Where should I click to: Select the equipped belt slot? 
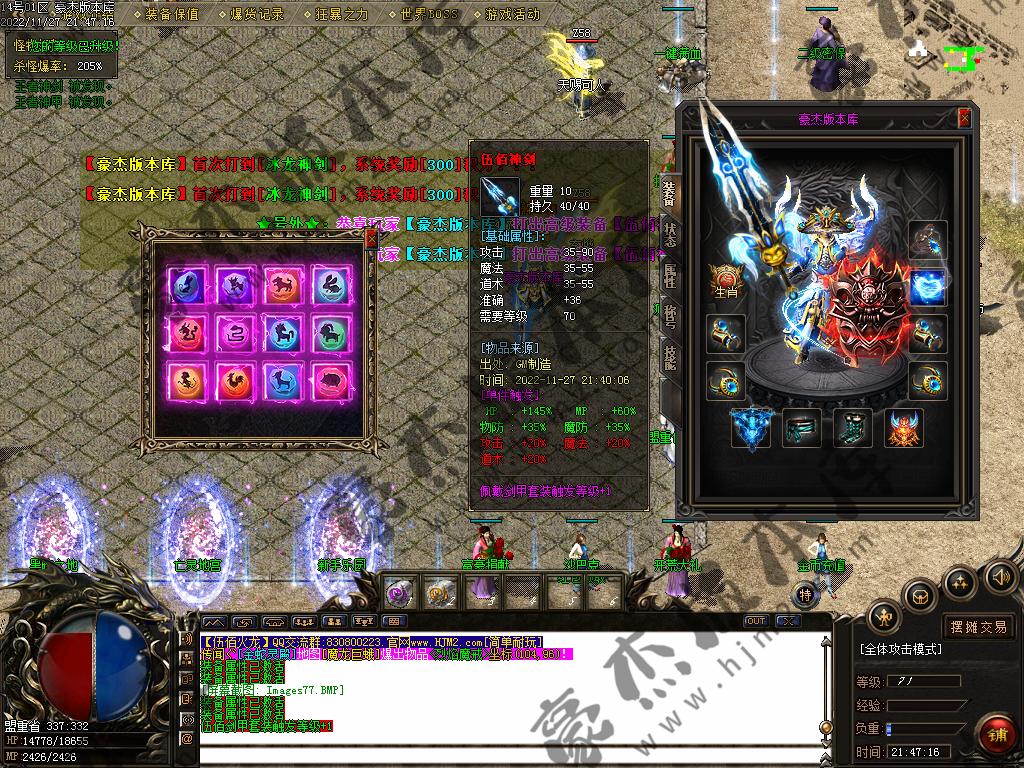click(801, 428)
